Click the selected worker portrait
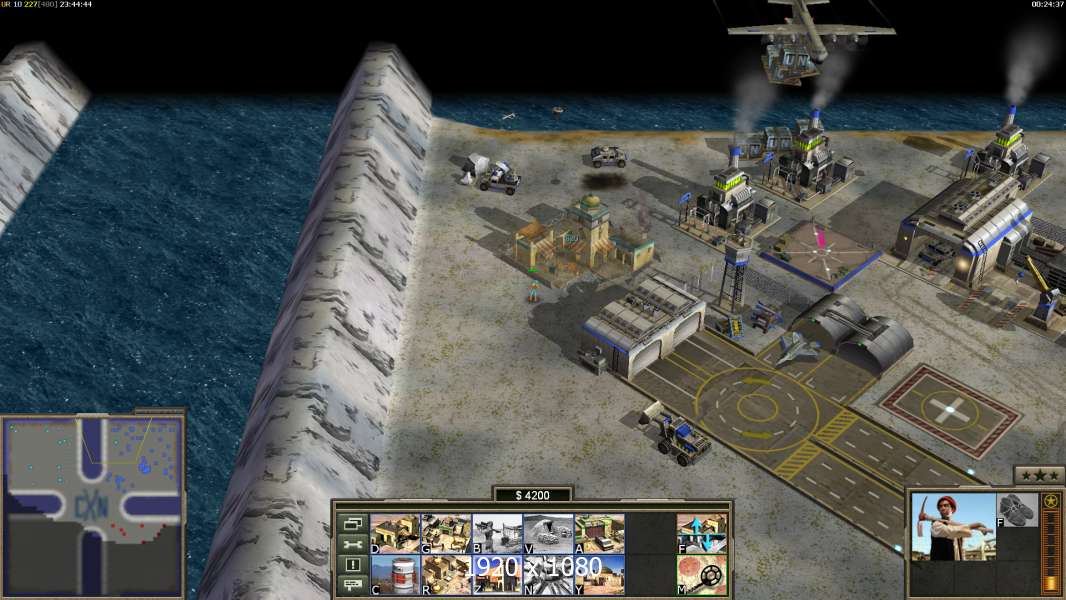The height and width of the screenshot is (600, 1066). pos(953,526)
